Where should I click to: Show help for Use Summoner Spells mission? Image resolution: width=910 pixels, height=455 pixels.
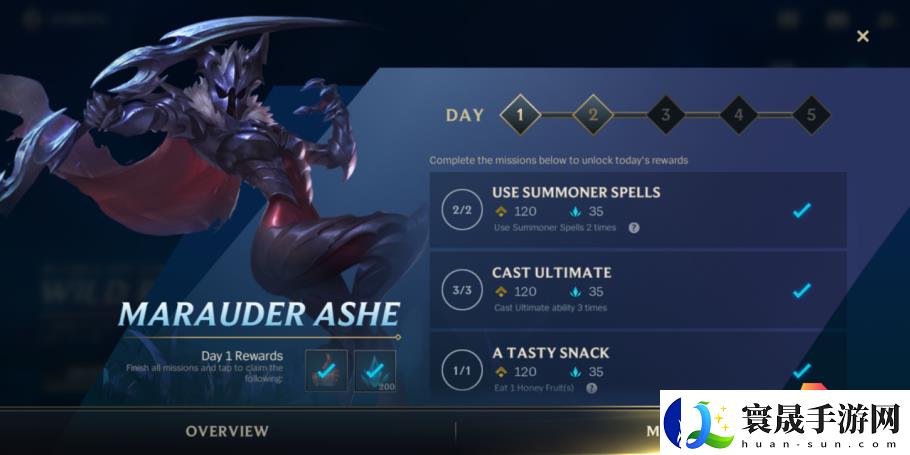tap(633, 228)
